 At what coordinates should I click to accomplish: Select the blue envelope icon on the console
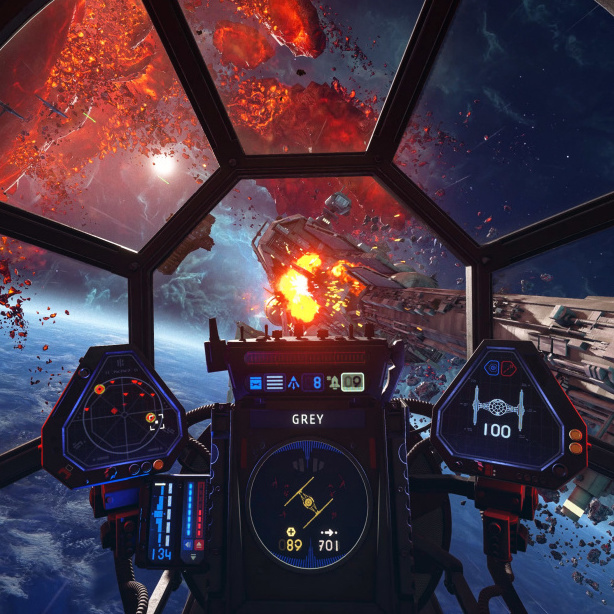click(255, 382)
